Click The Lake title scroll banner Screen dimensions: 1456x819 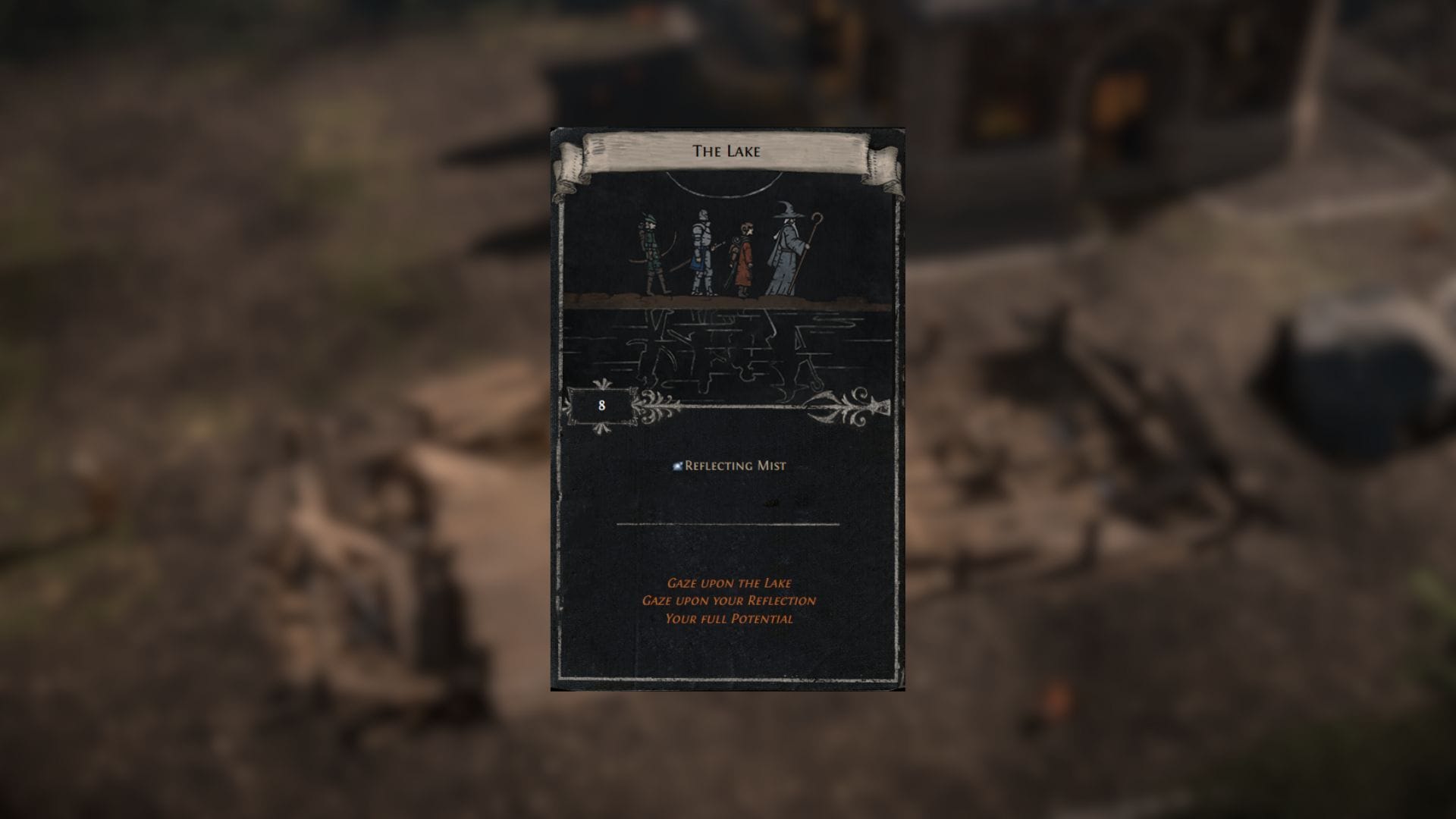tap(726, 150)
